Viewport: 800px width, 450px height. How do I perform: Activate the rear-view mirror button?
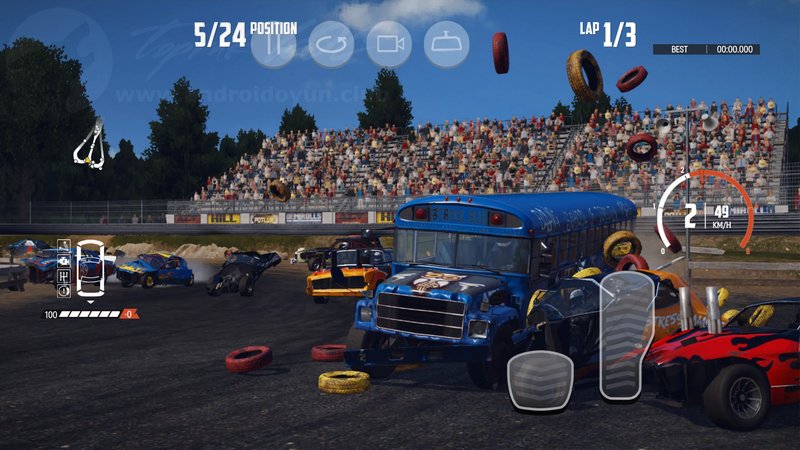click(x=447, y=44)
